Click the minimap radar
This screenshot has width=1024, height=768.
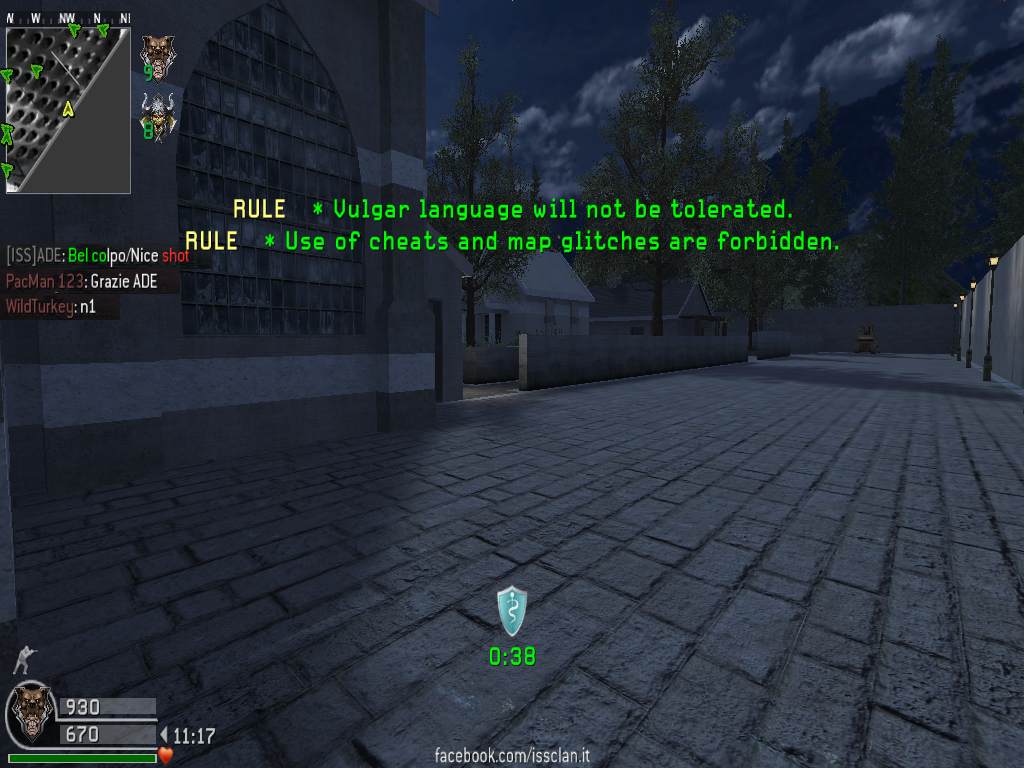coord(67,110)
